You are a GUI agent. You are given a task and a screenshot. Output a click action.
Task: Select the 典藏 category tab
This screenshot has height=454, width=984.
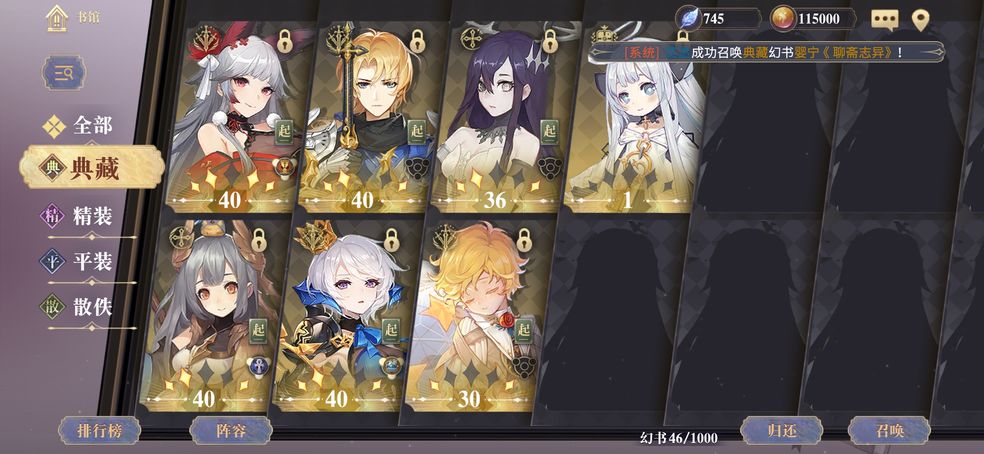coord(78,168)
